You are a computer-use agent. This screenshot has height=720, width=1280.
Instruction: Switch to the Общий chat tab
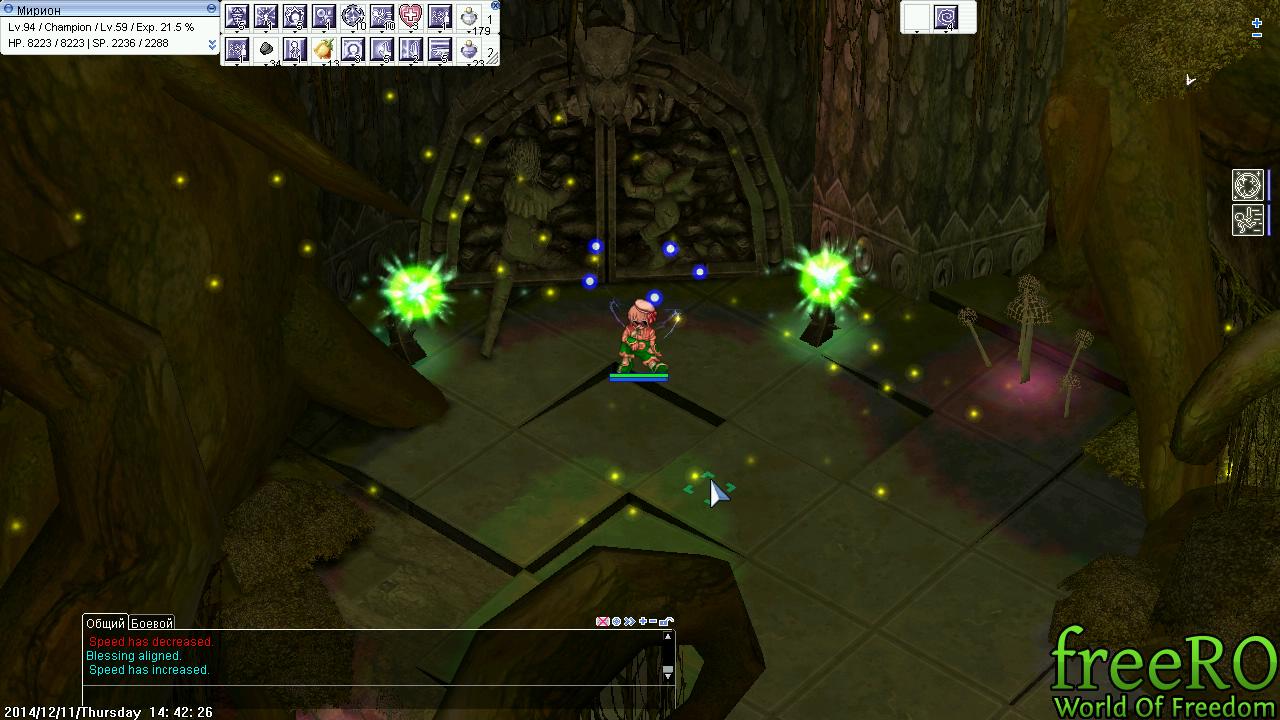point(105,623)
